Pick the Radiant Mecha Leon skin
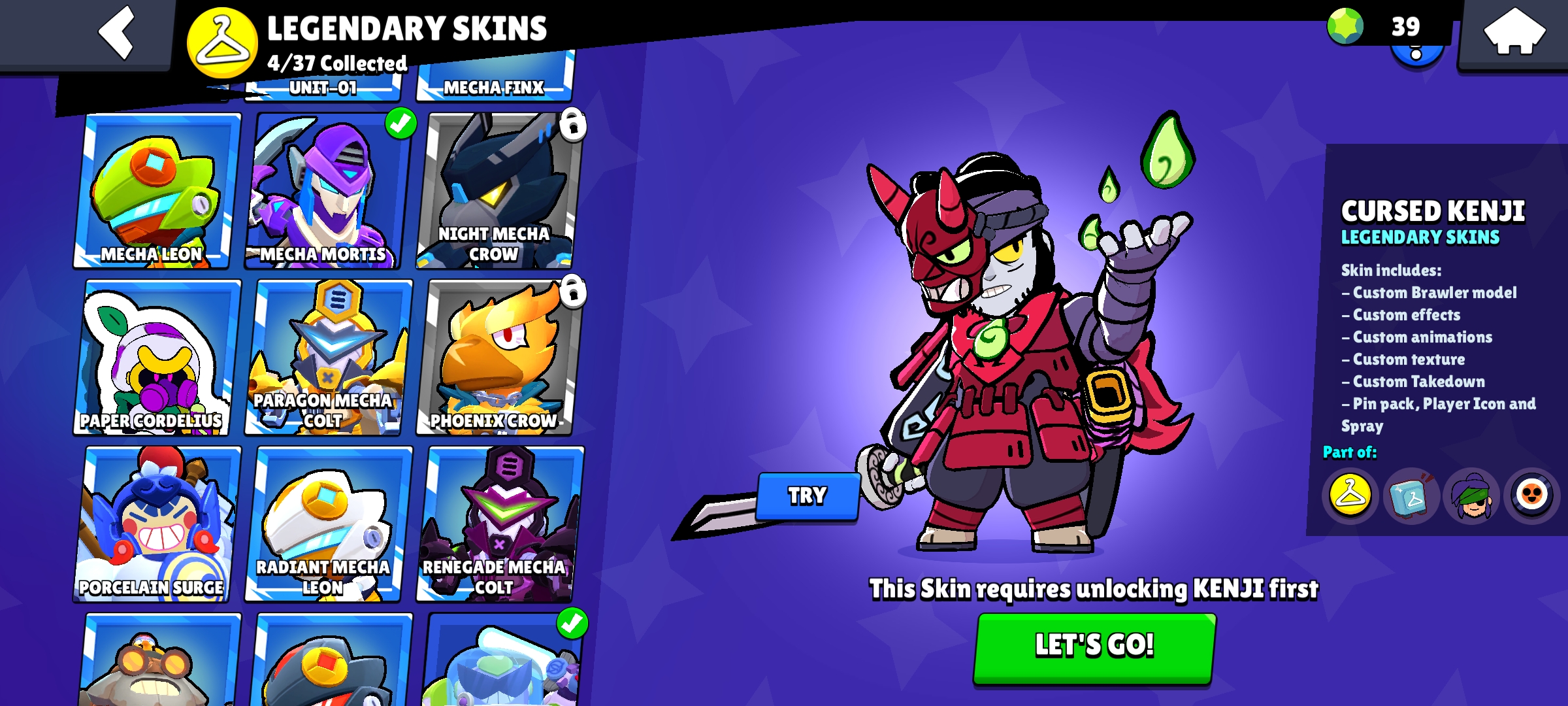Screen dimensions: 1568x706 (328, 524)
